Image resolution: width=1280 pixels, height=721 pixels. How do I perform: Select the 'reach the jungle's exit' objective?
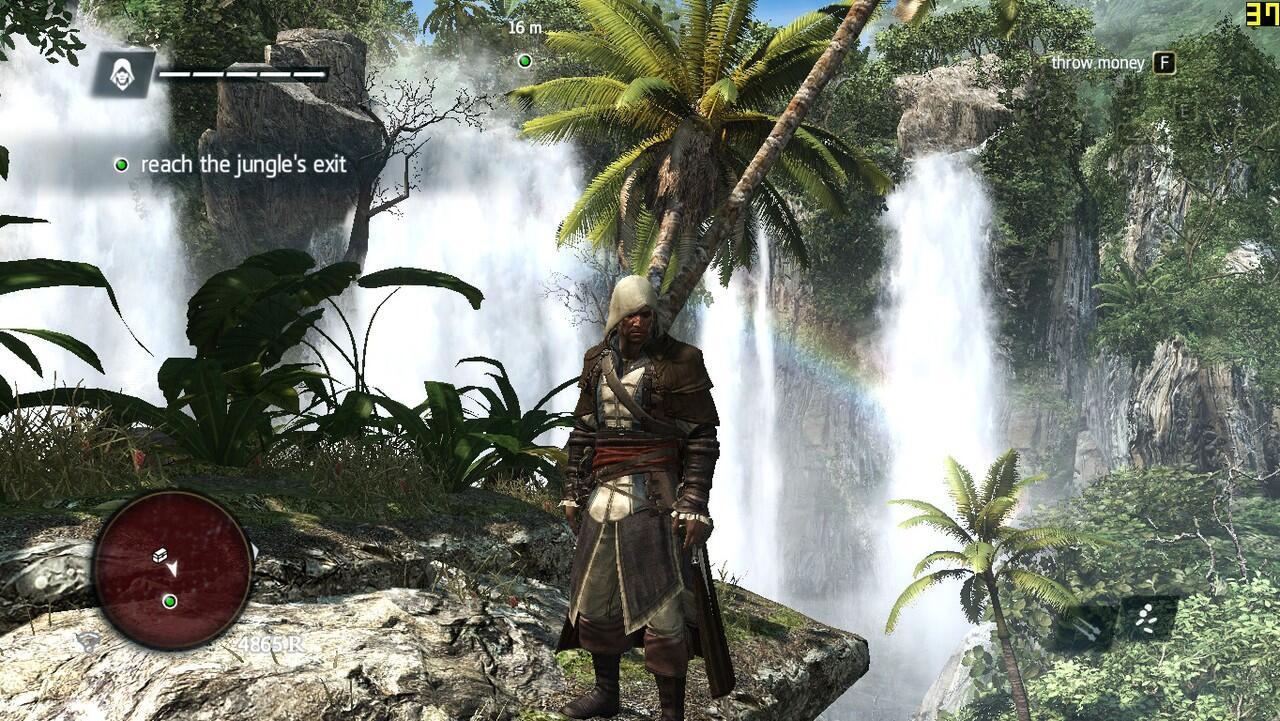pyautogui.click(x=243, y=164)
